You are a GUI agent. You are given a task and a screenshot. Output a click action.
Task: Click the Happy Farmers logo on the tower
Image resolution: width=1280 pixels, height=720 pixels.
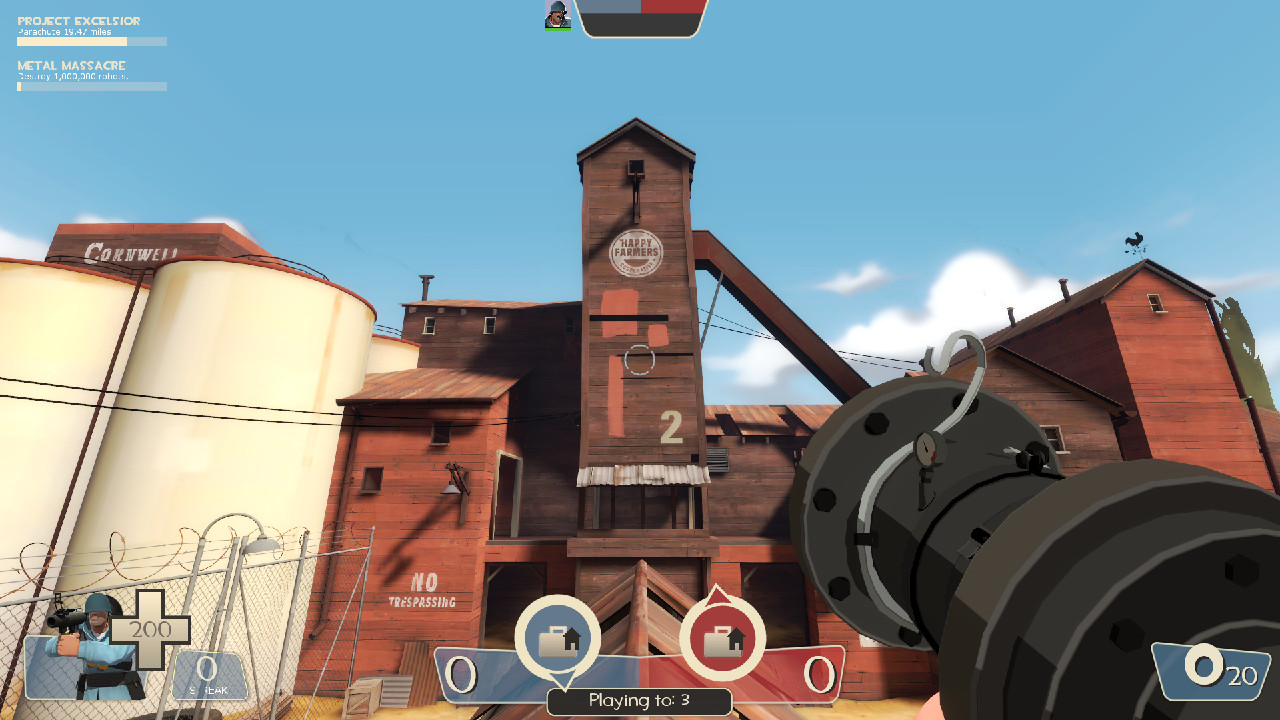pos(637,254)
